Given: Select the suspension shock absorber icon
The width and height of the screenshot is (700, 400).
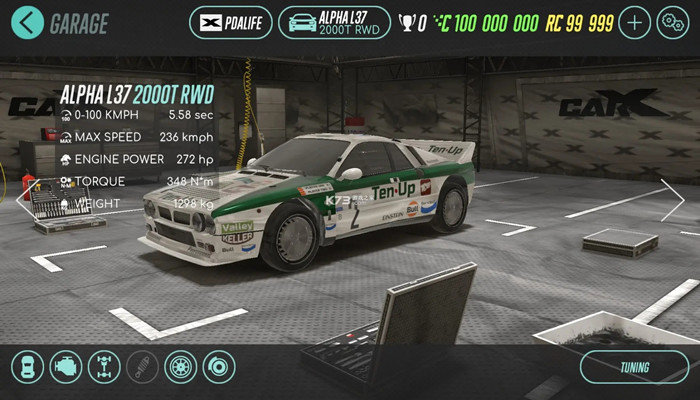Looking at the screenshot, I should 142,367.
